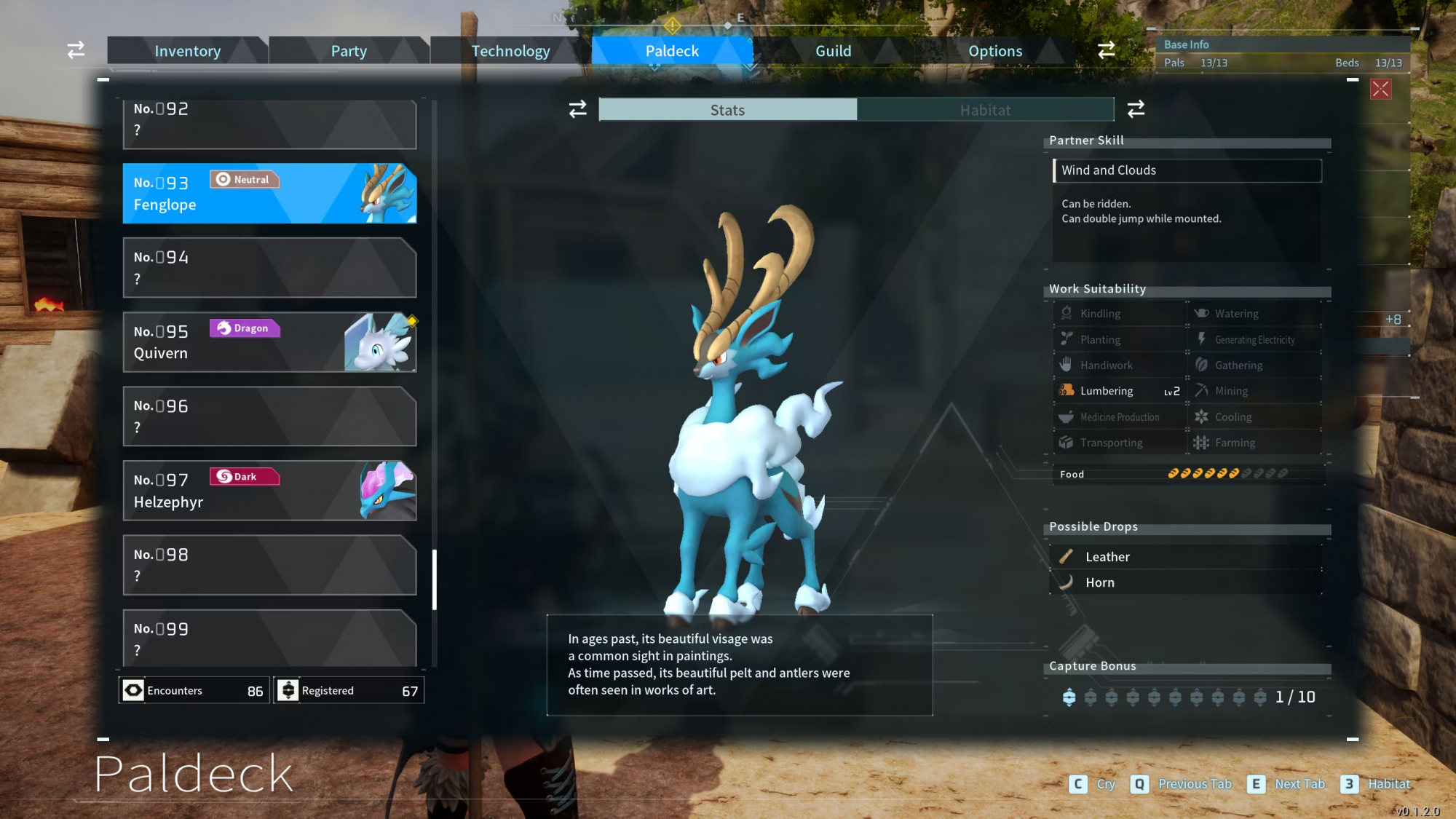Image resolution: width=1456 pixels, height=819 pixels.
Task: Select the No.093 Fenglope entry
Action: 269,194
